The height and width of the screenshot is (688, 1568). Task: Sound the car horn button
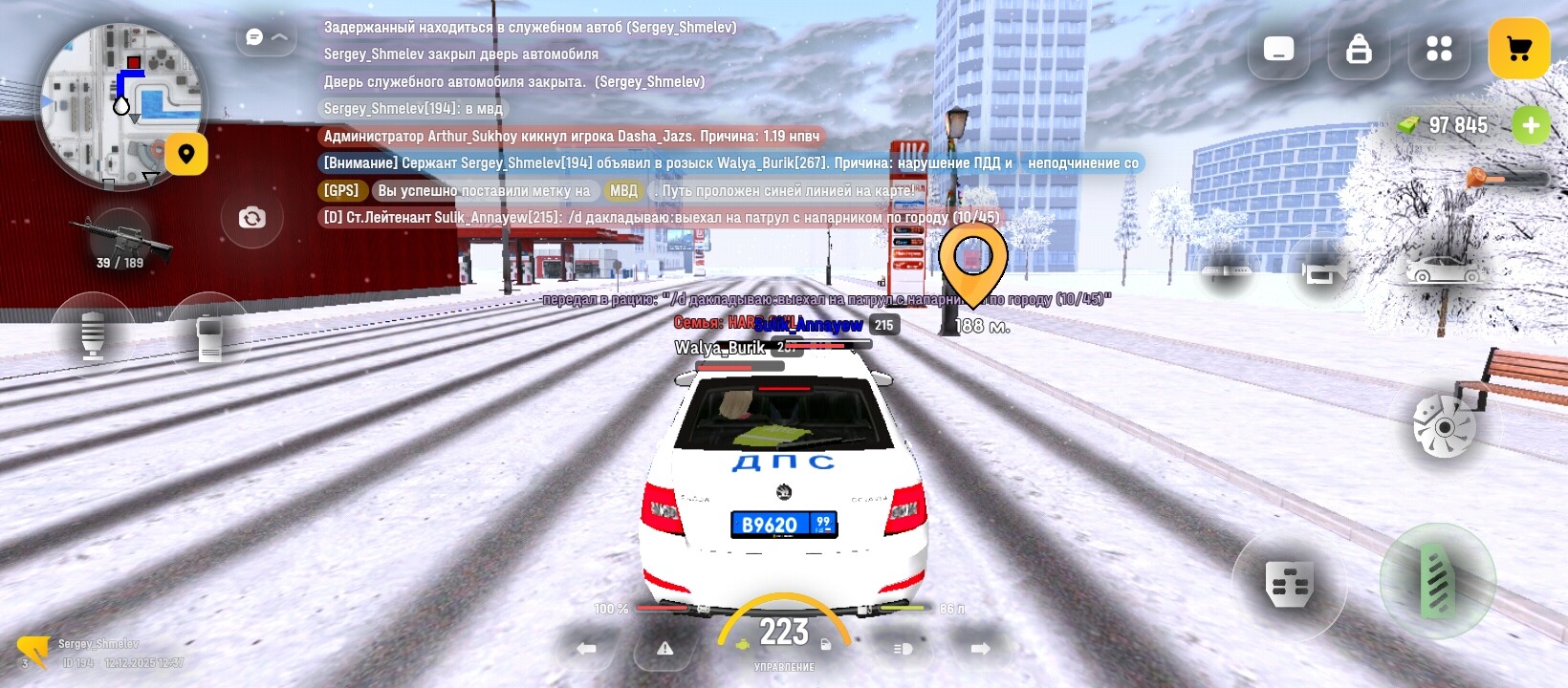pyautogui.click(x=1322, y=272)
